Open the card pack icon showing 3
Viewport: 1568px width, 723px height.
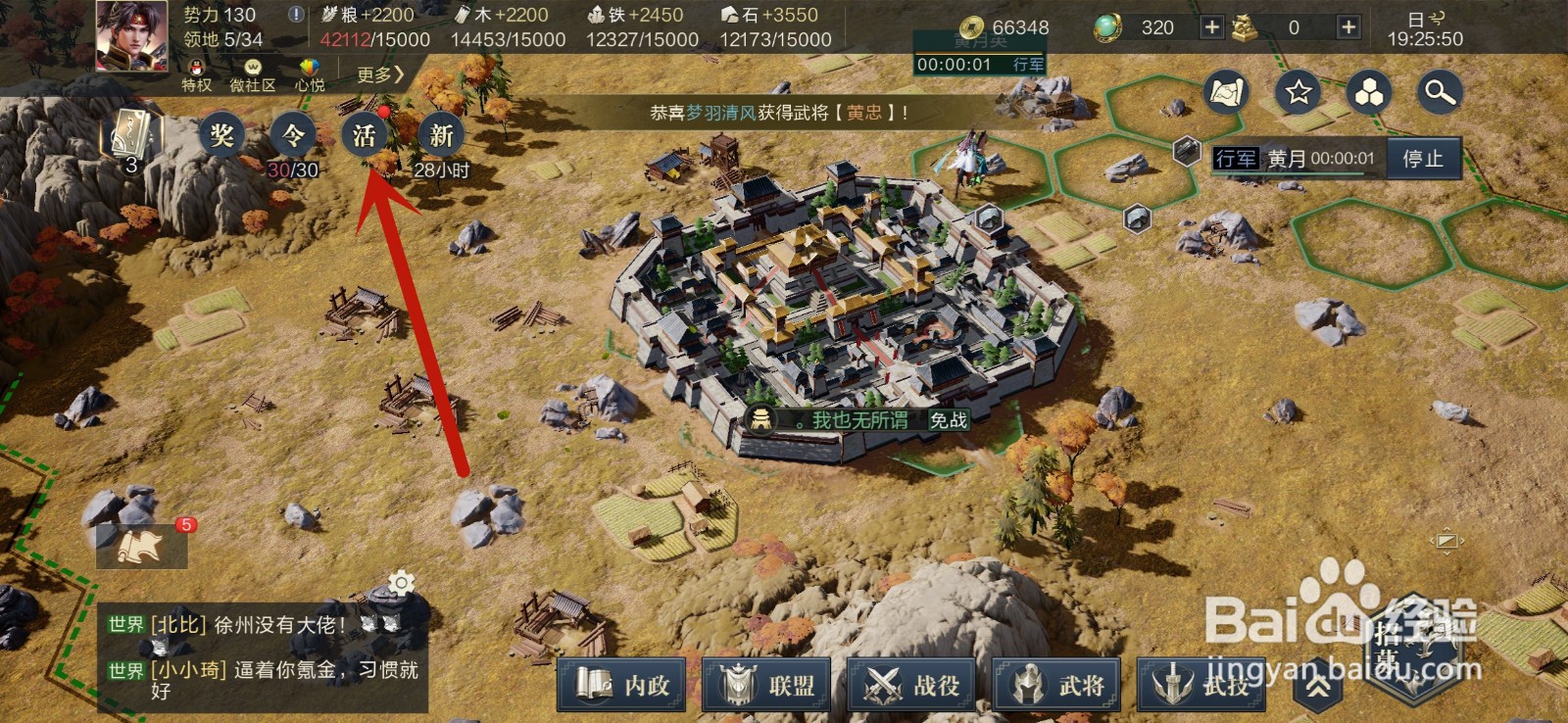click(x=131, y=137)
